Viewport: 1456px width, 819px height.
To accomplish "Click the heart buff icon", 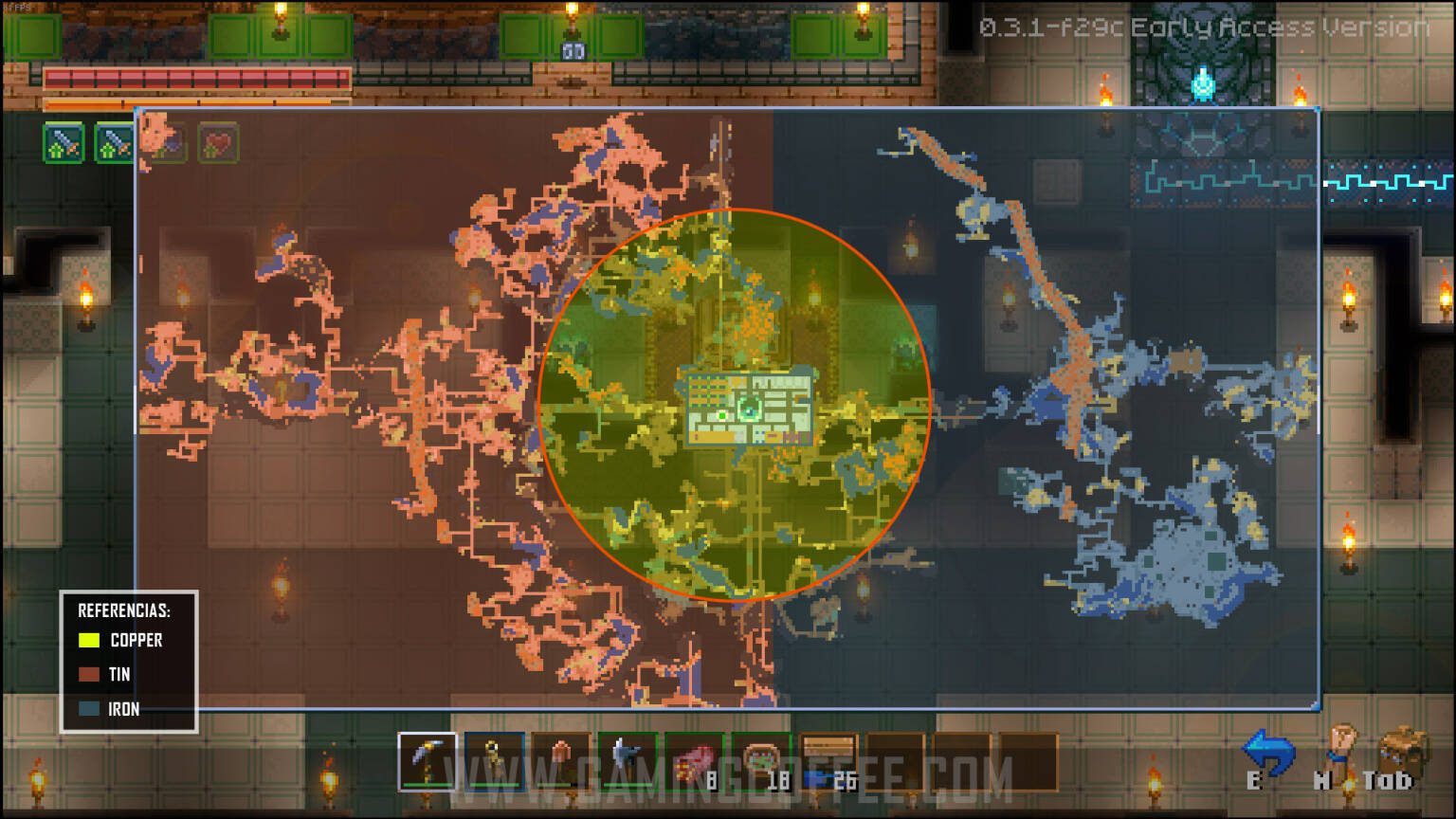I will click(218, 144).
